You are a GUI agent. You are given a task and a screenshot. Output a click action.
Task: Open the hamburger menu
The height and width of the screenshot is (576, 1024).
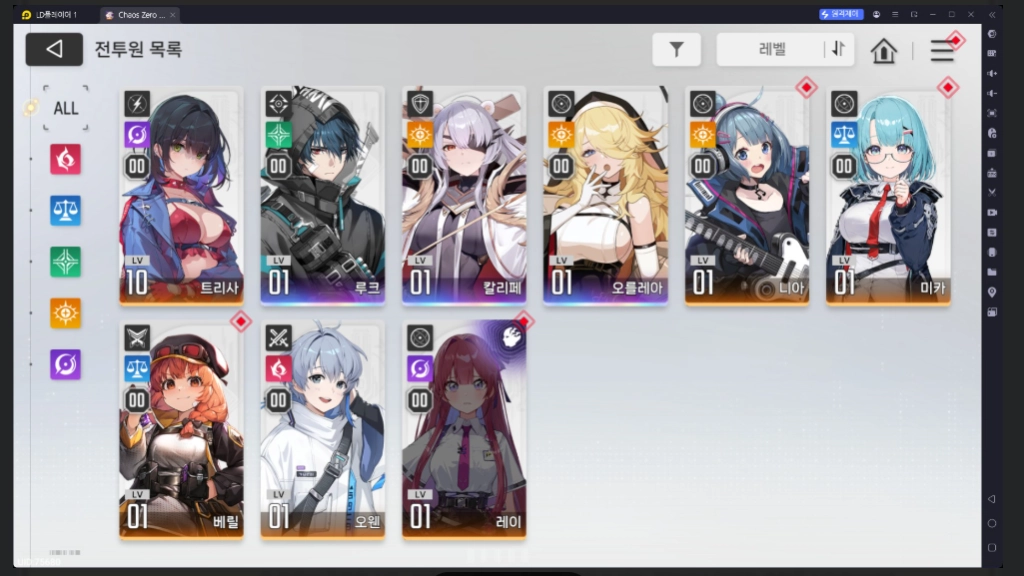(x=942, y=50)
